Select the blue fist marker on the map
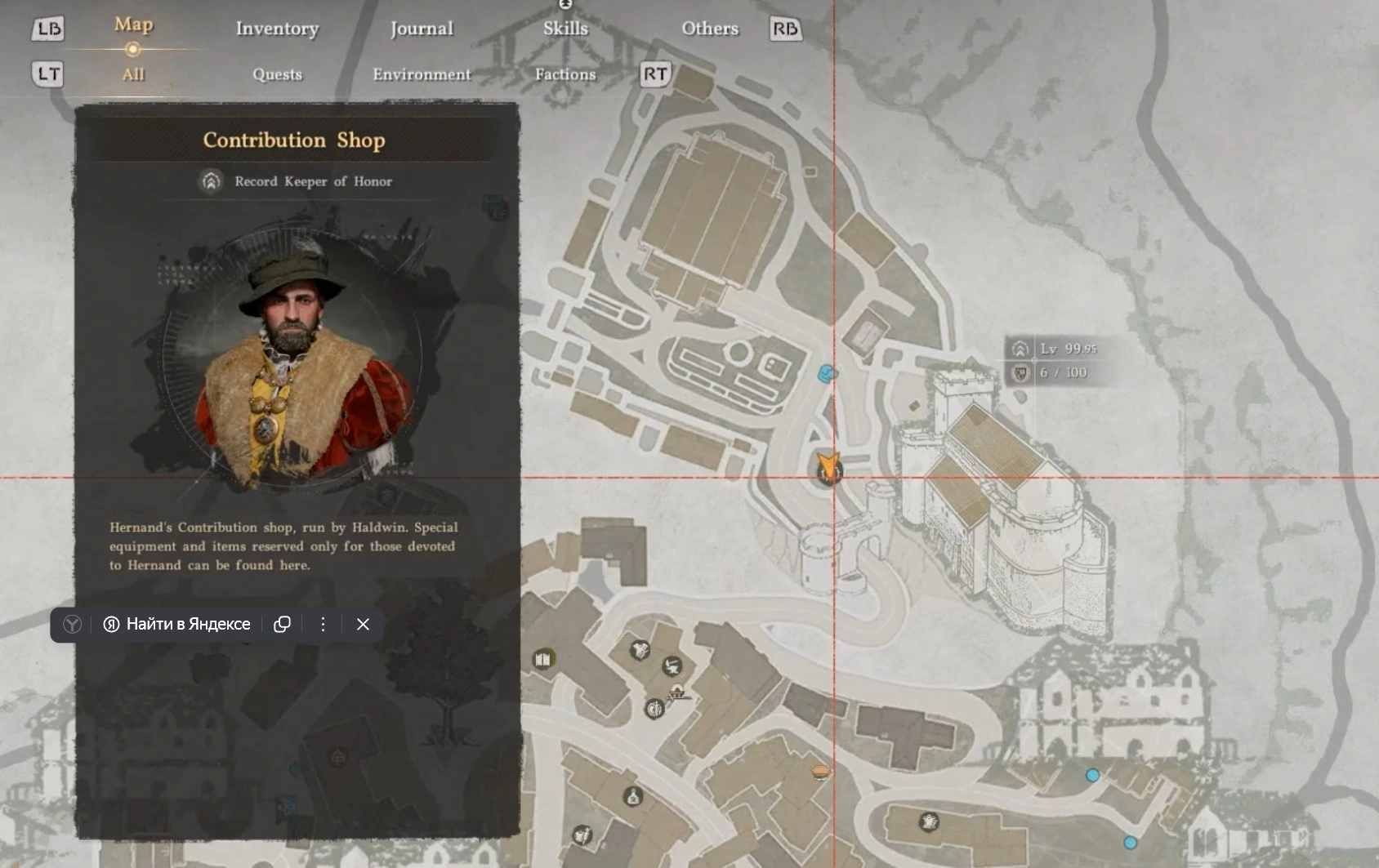This screenshot has width=1379, height=868. 828,374
